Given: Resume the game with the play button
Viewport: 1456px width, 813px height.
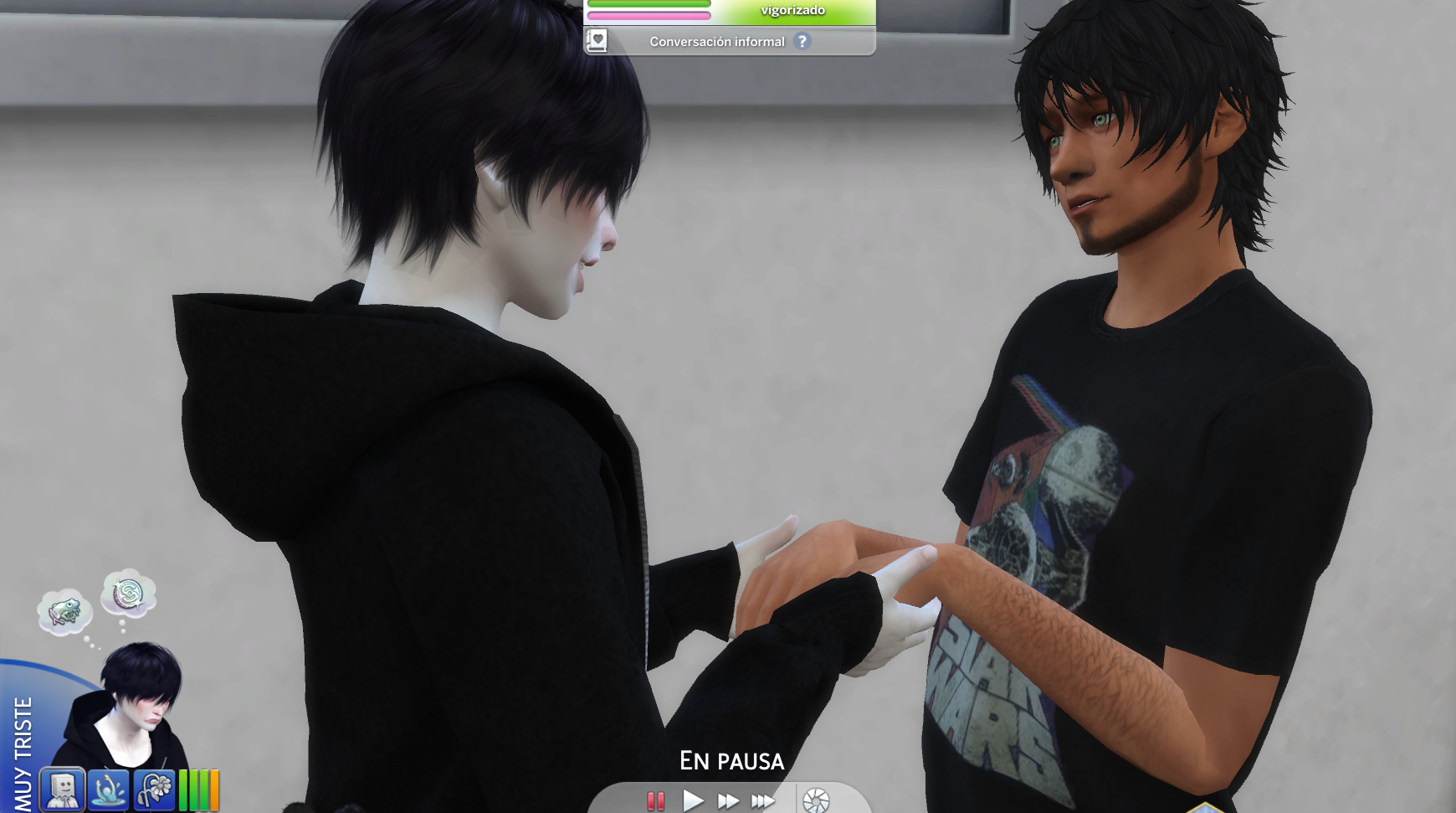Looking at the screenshot, I should pyautogui.click(x=692, y=800).
